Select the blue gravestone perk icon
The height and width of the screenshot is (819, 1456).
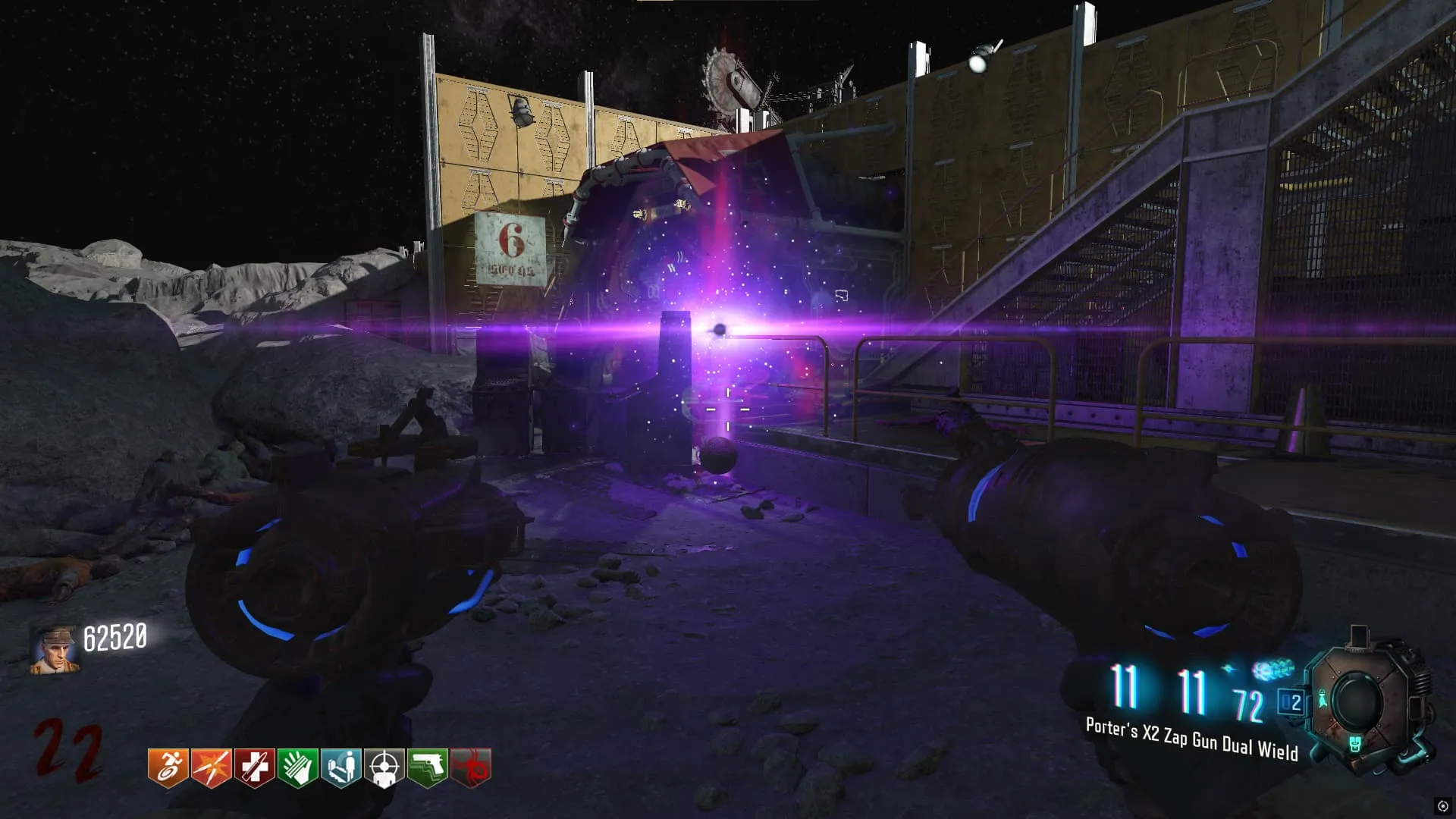coord(340,767)
